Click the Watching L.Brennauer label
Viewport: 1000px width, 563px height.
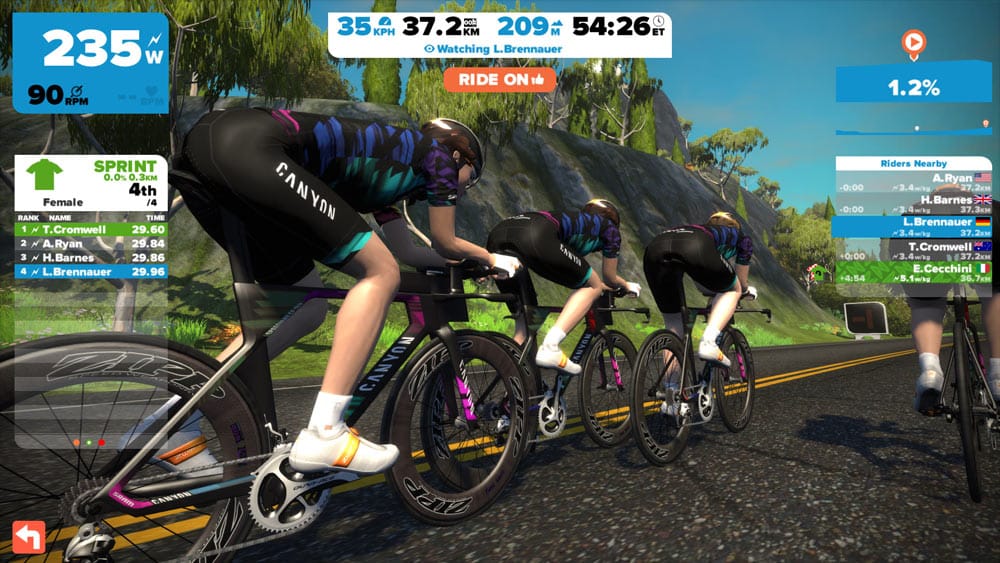pyautogui.click(x=499, y=48)
